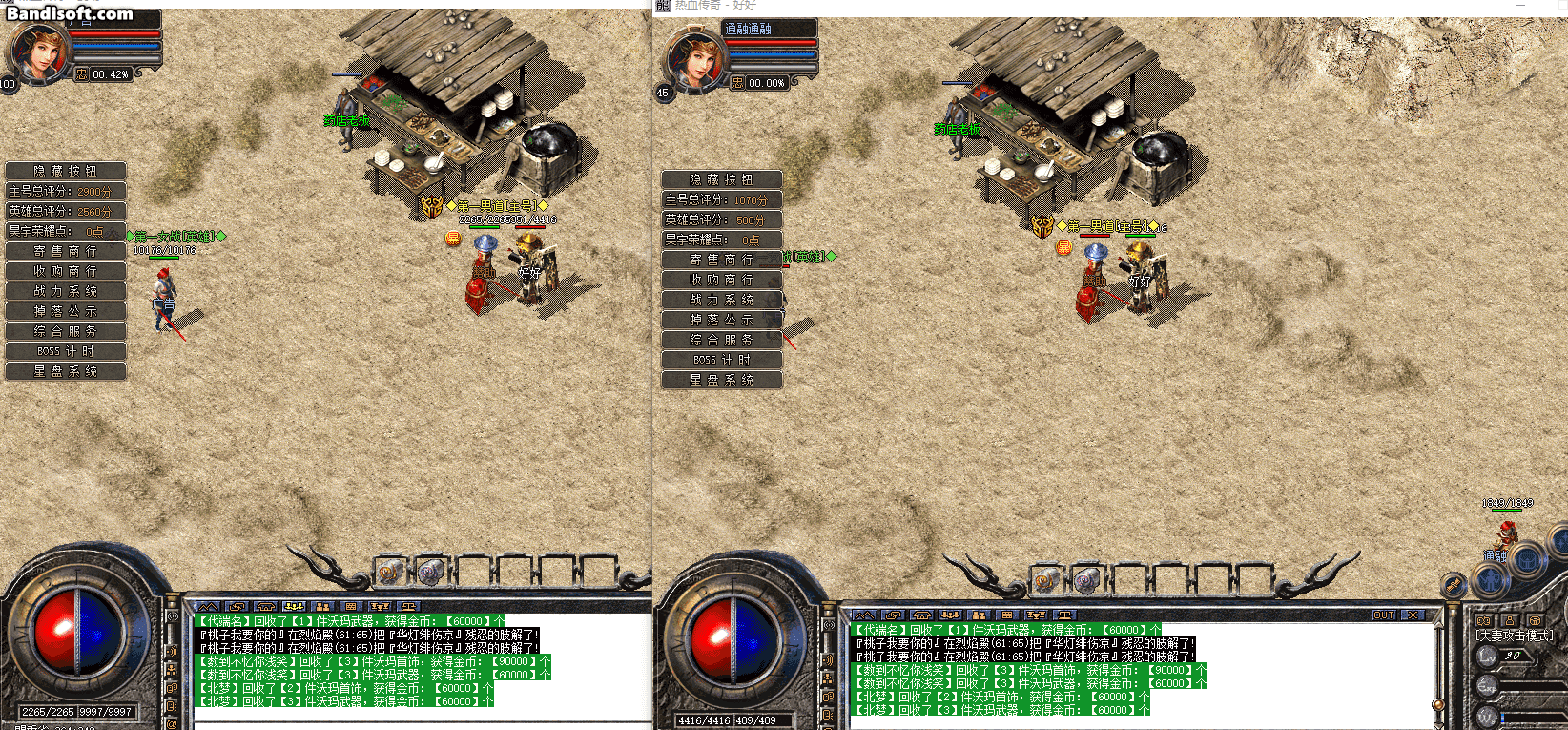Grab the chat scrollbar knob in the 好好 window
Viewport: 1568px width, 730px height.
[1438, 704]
